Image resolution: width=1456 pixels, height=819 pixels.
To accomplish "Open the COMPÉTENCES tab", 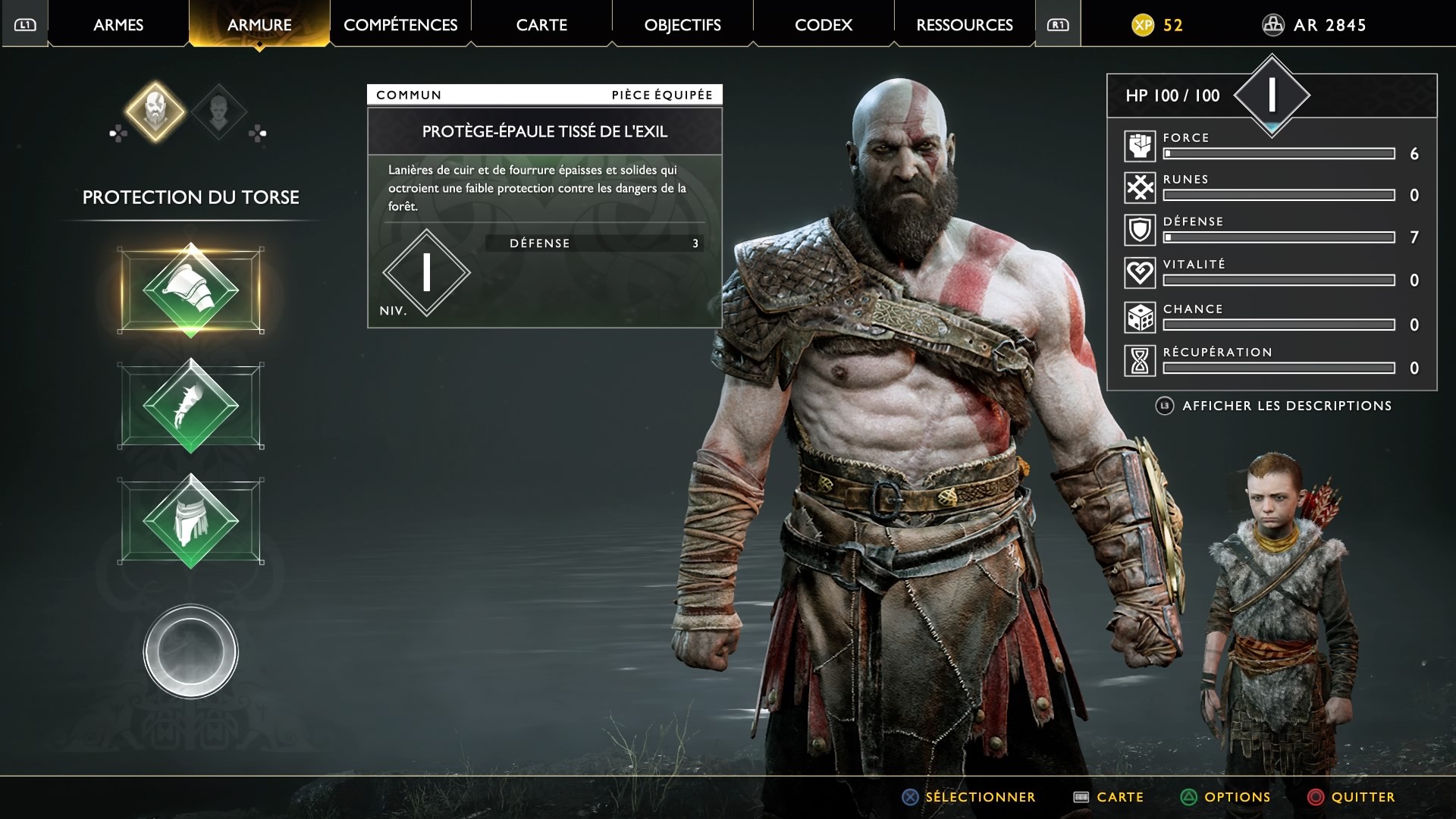I will (400, 25).
